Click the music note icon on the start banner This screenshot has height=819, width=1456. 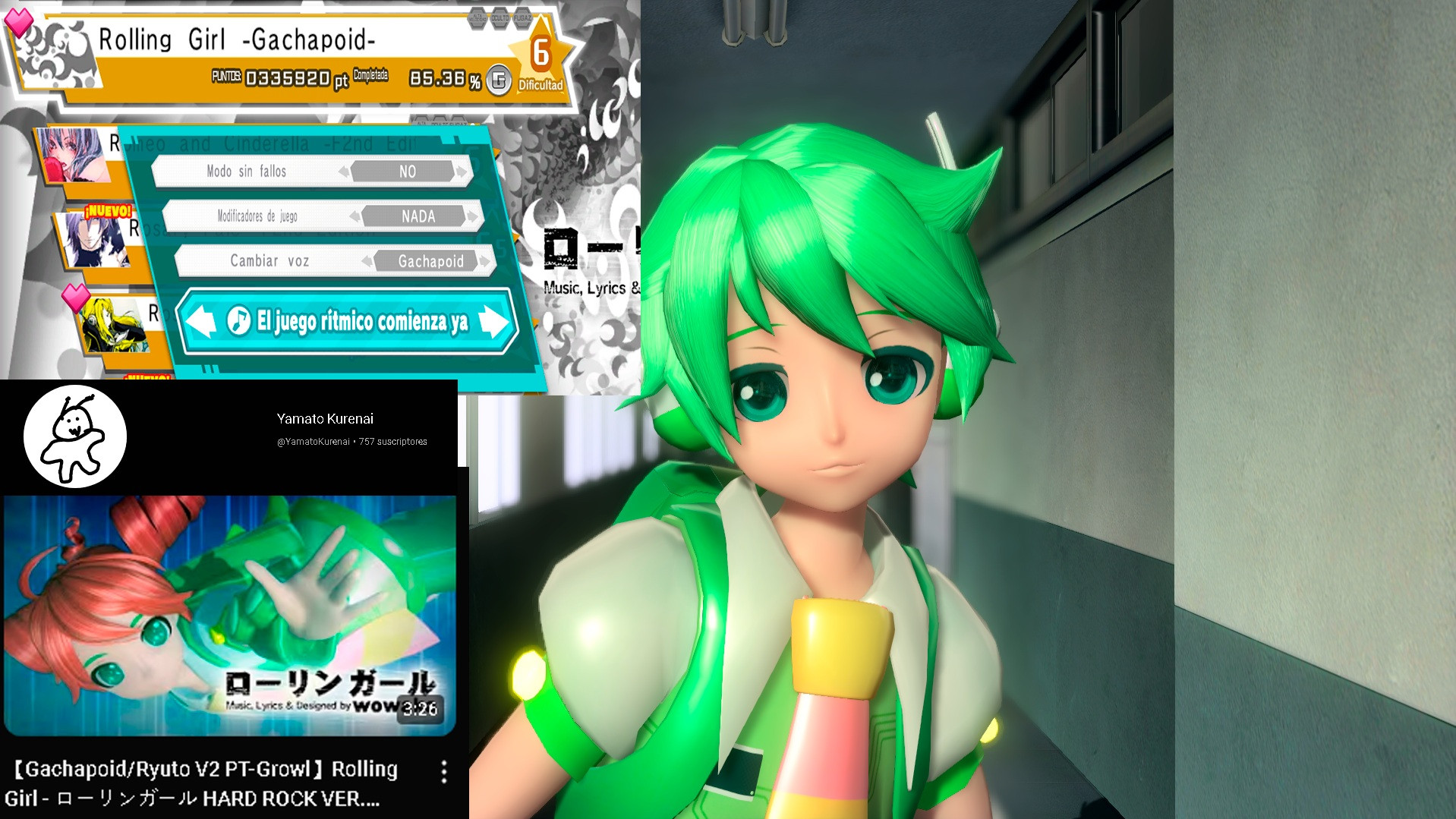(238, 321)
